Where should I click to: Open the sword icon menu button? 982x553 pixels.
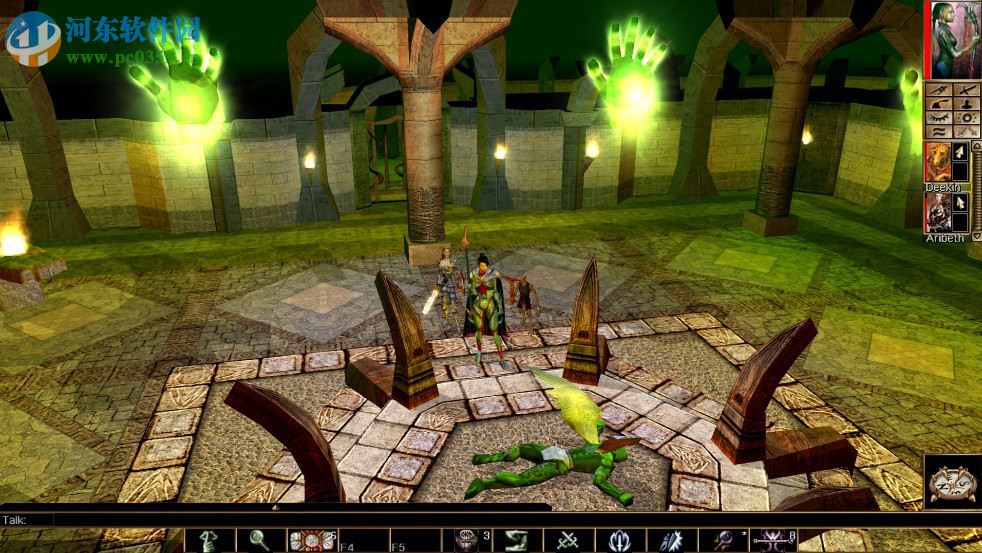click(965, 90)
